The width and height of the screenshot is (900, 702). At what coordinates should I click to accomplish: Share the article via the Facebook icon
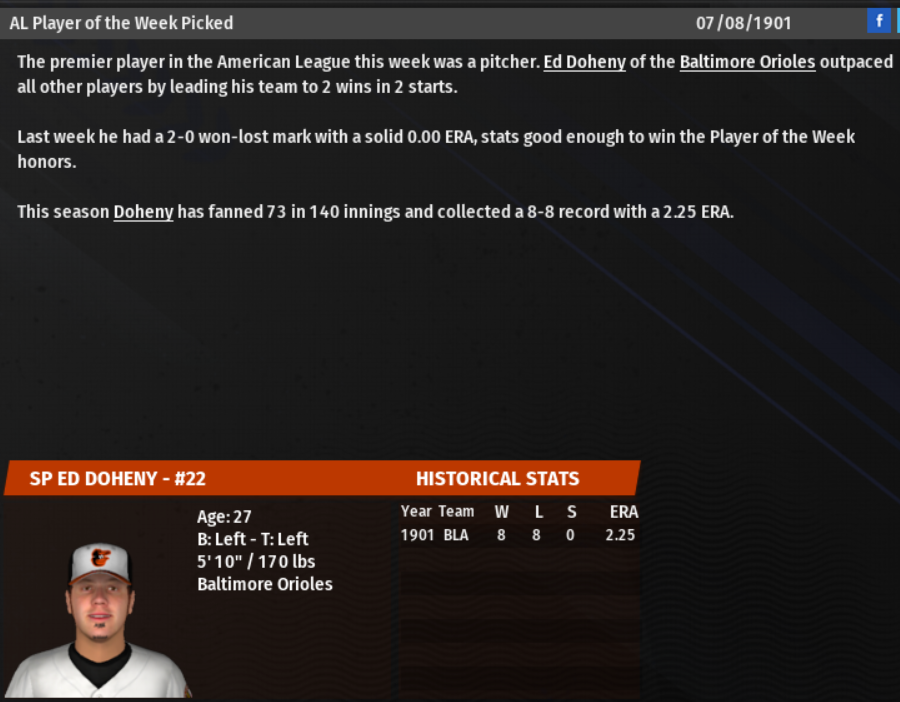point(879,21)
